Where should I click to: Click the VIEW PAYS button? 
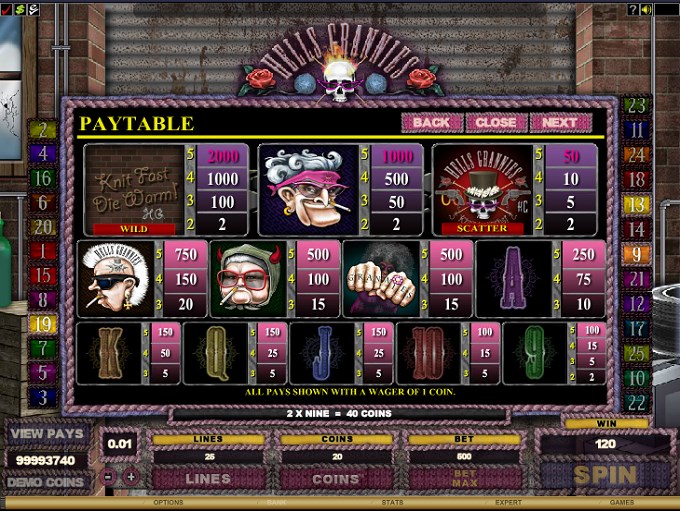coord(47,436)
